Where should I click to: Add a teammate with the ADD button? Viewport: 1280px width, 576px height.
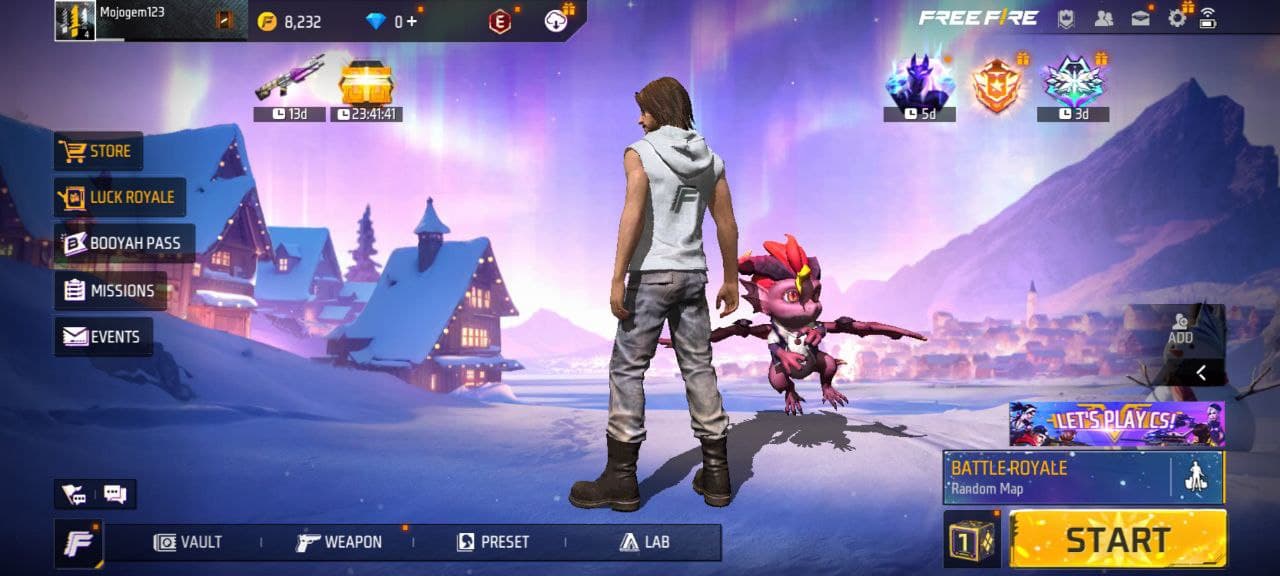click(1181, 330)
